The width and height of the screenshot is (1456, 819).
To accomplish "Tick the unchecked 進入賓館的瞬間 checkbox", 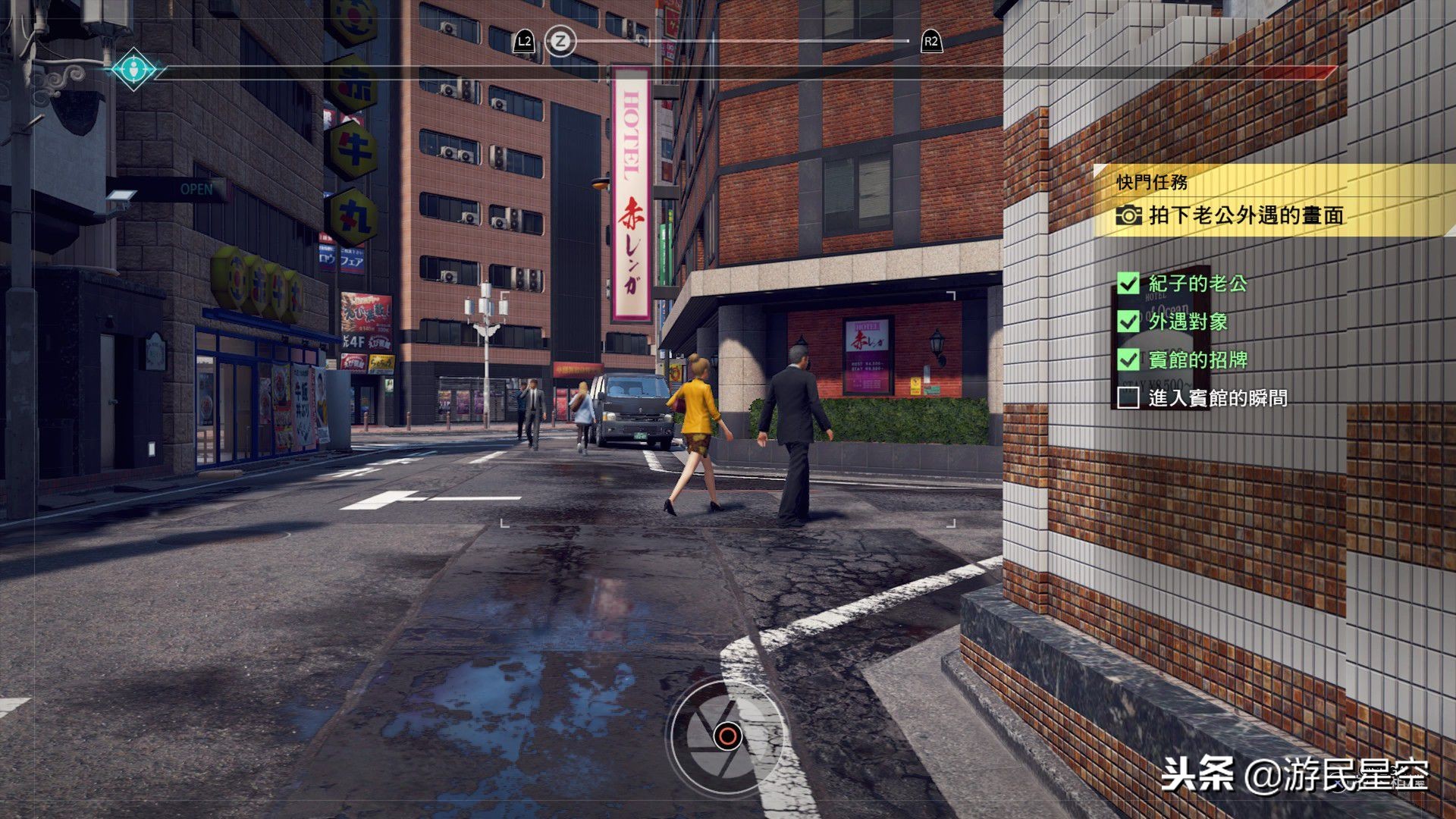I will point(1128,397).
